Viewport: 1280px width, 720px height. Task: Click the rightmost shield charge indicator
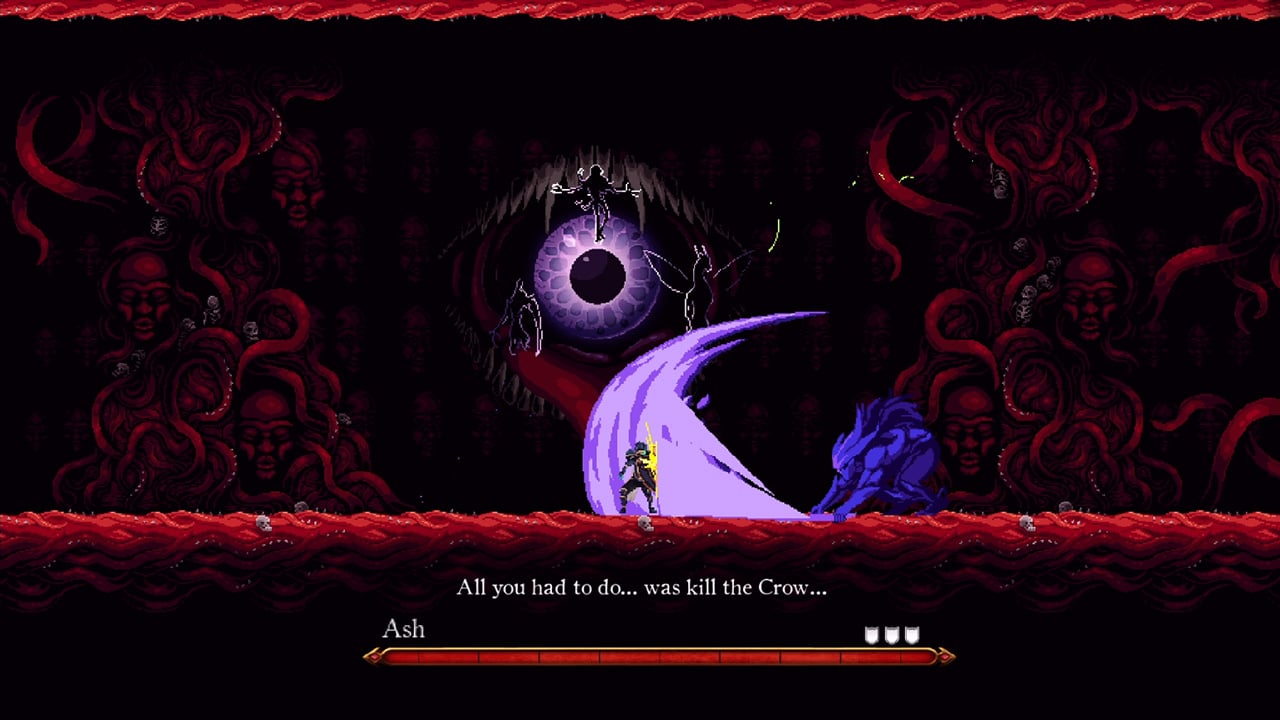point(911,633)
